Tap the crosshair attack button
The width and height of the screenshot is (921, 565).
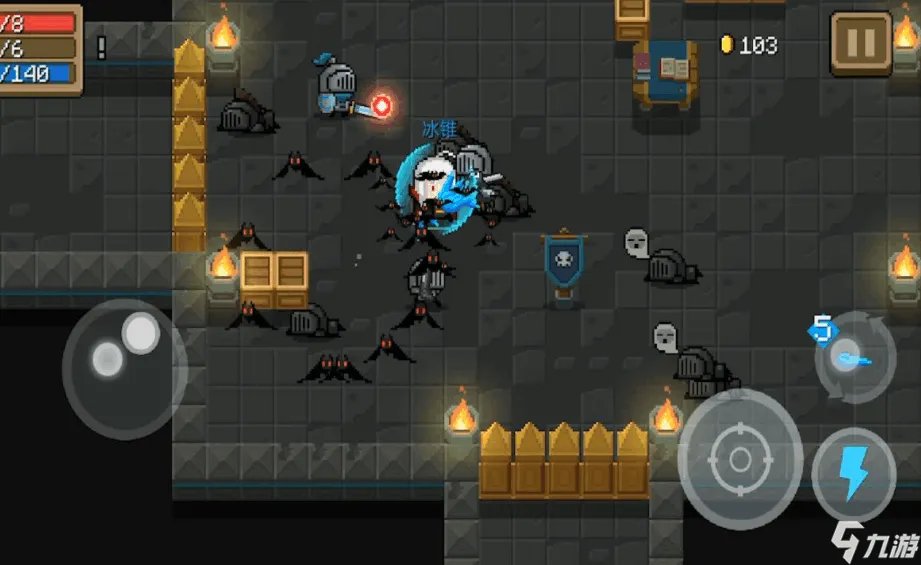coord(740,459)
